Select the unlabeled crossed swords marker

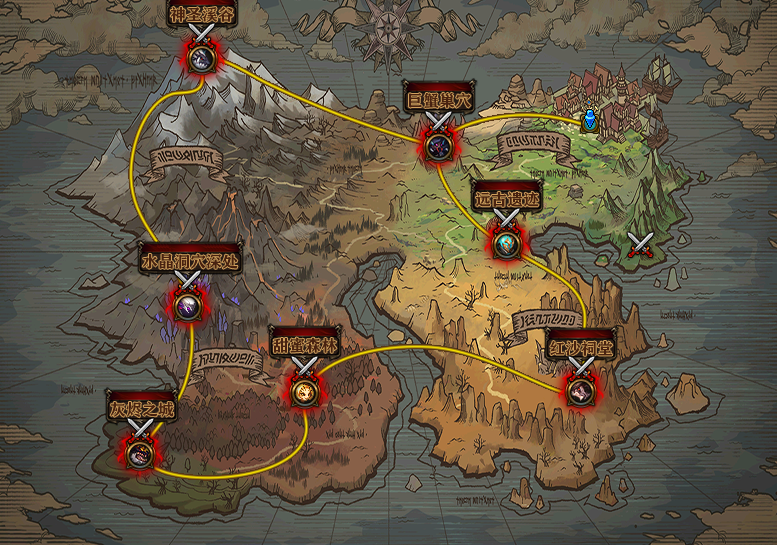(x=640, y=244)
